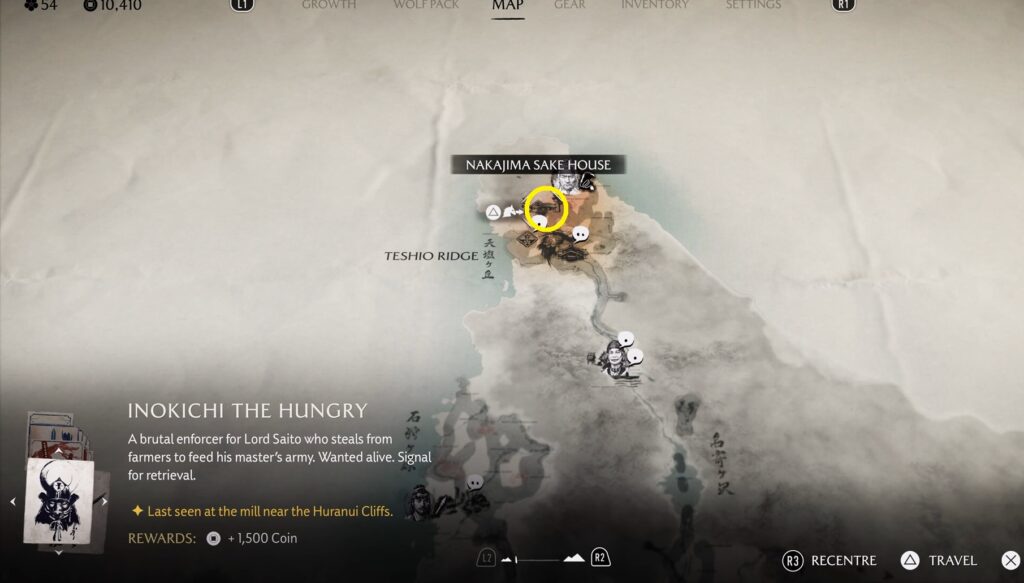Select the grinning face portrait map marker
This screenshot has height=583, width=1024.
click(615, 357)
